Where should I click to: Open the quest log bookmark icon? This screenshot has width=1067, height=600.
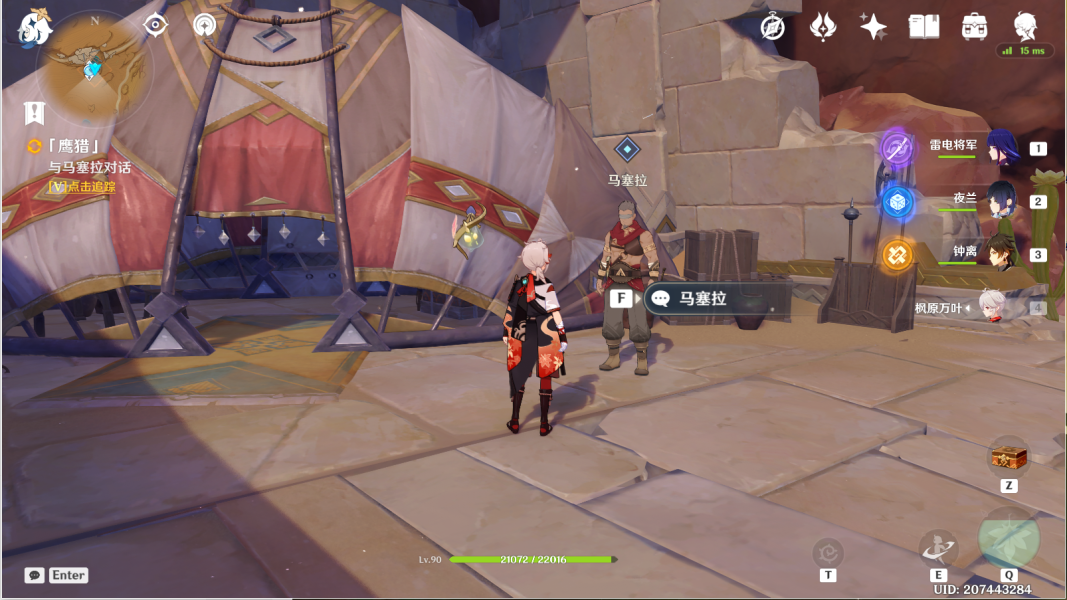[x=35, y=112]
